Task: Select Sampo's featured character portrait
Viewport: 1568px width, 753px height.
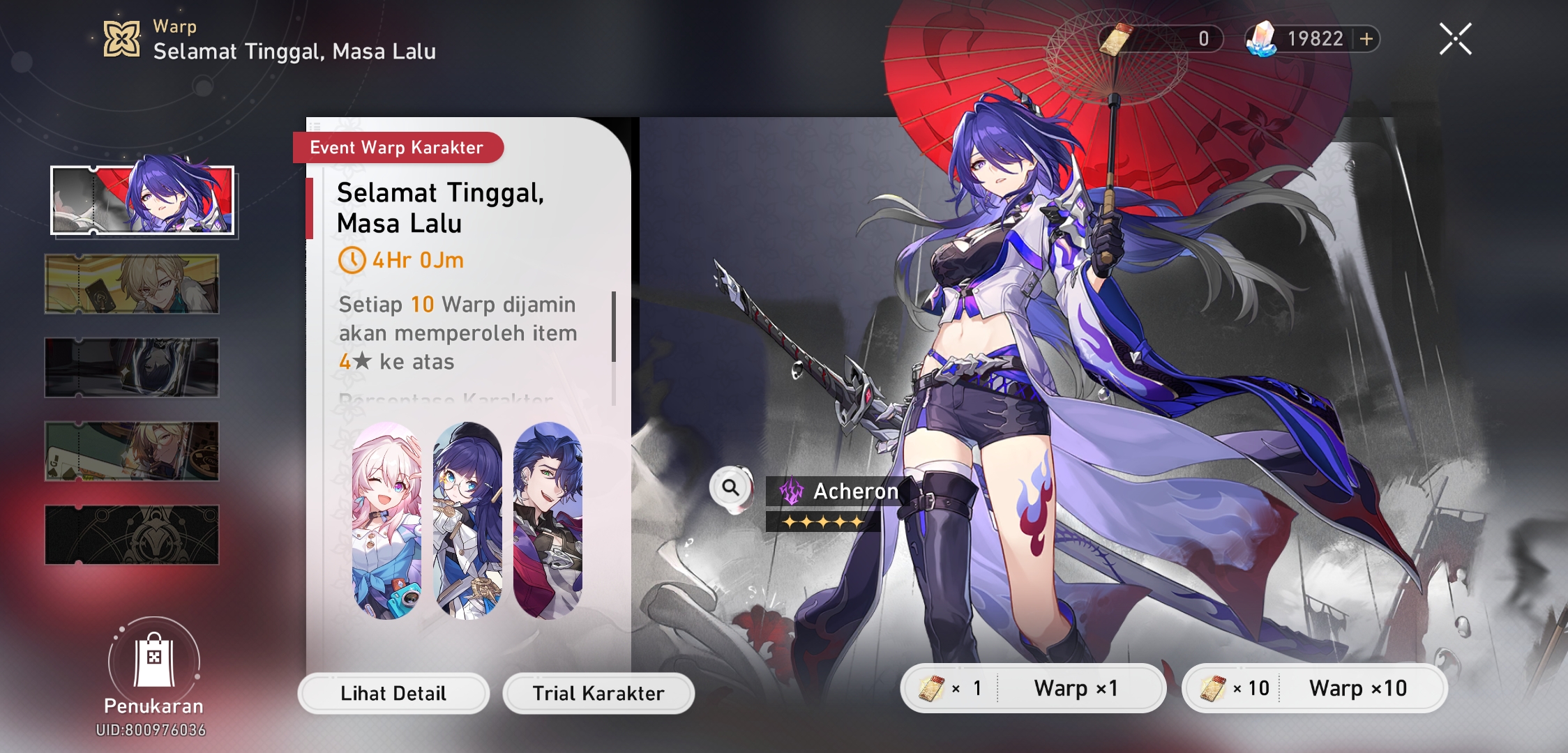Action: point(548,516)
